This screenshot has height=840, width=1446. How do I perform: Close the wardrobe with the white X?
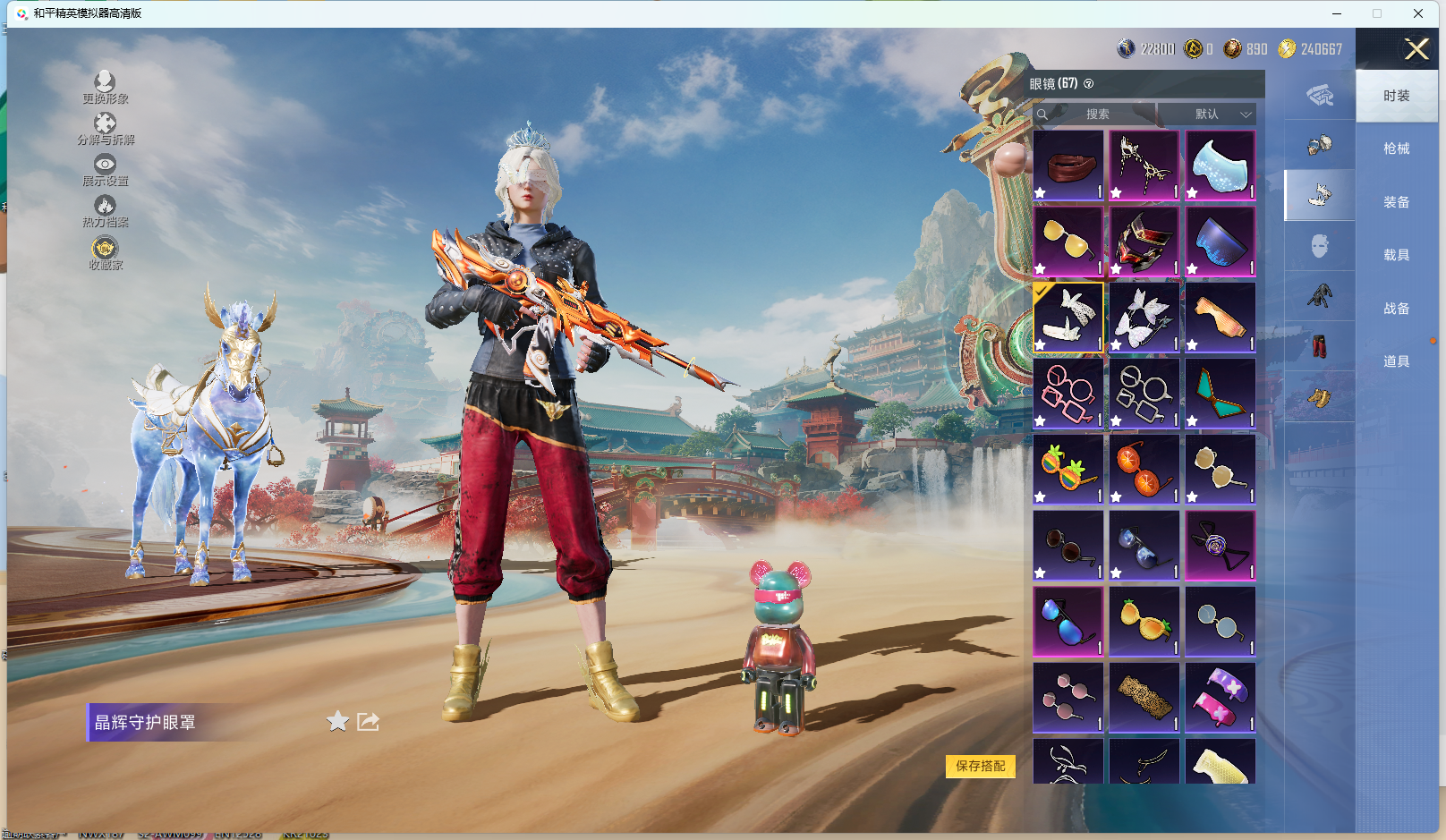[x=1416, y=49]
